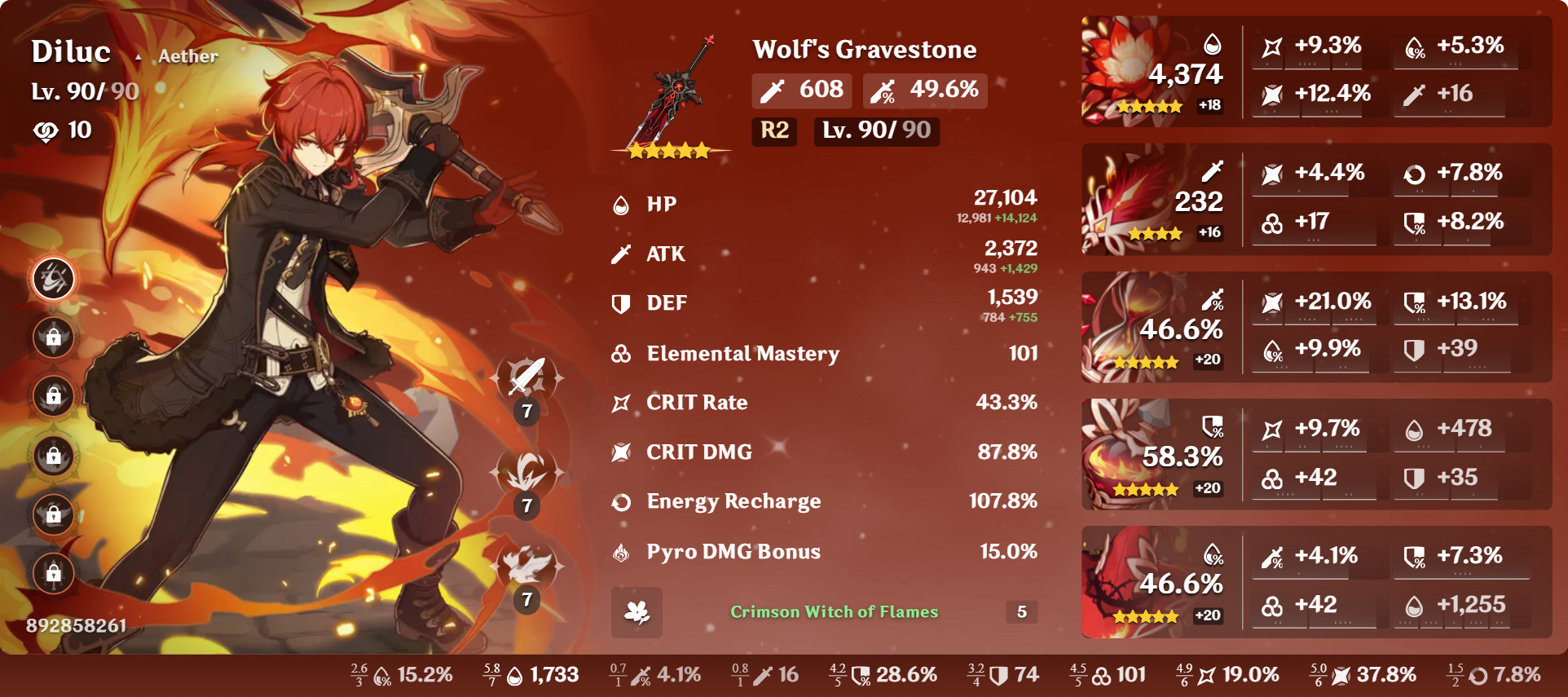Toggle the activated first constellation
Image resolution: width=1568 pixels, height=697 pixels.
(x=53, y=279)
